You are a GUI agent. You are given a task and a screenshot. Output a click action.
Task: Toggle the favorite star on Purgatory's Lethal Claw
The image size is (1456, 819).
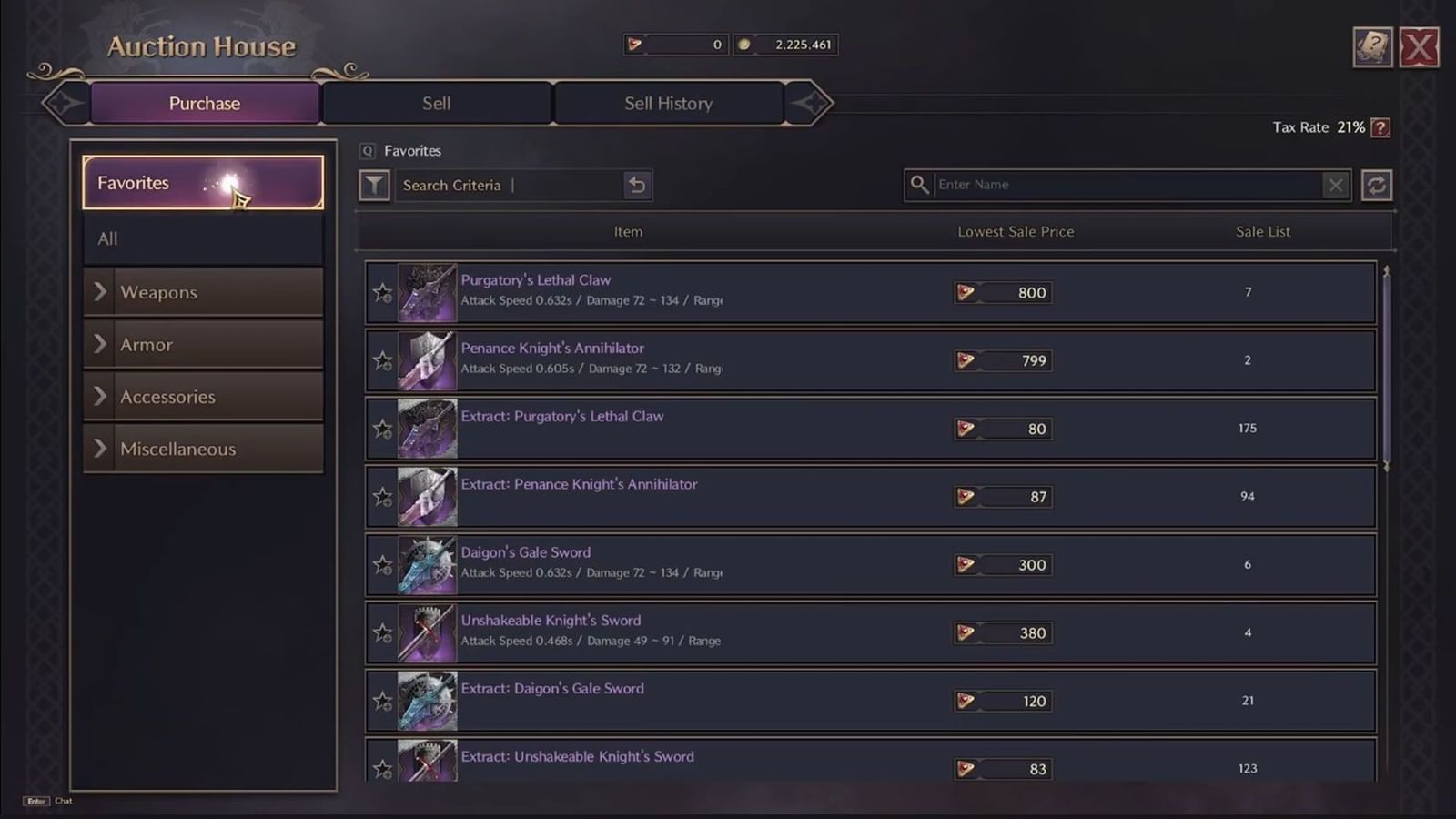[381, 291]
